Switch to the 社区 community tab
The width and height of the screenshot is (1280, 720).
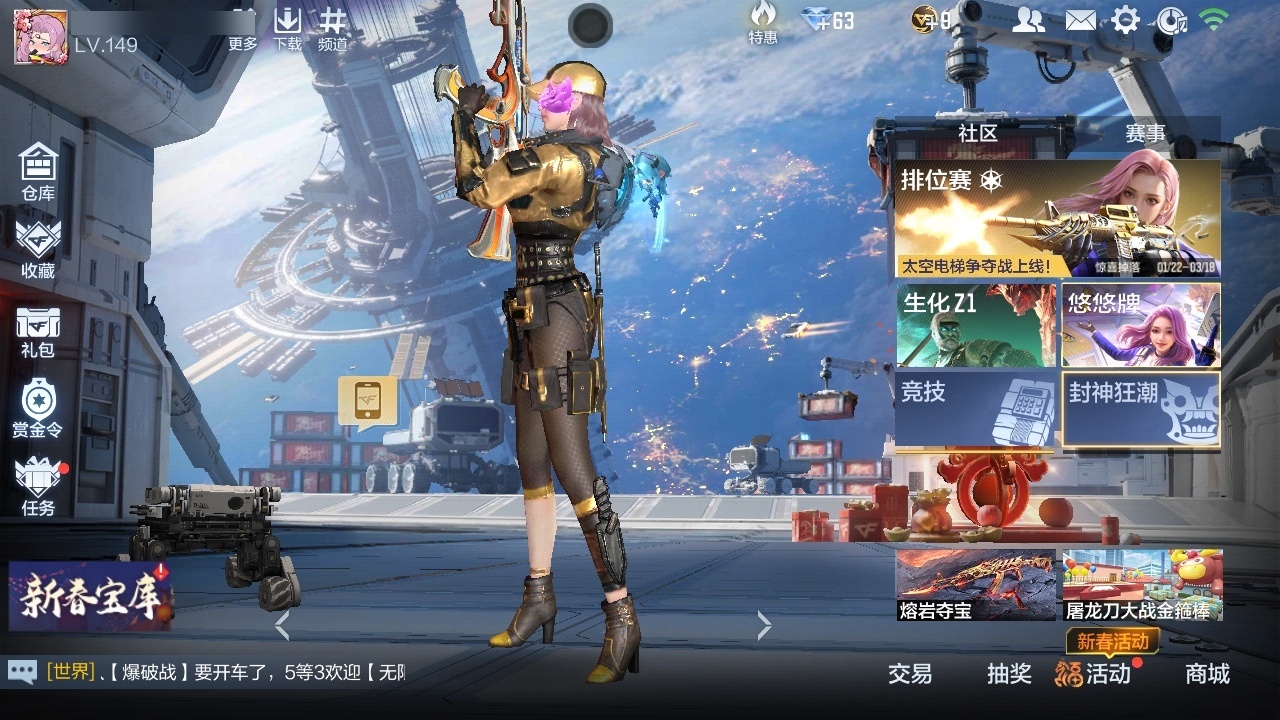tap(977, 133)
